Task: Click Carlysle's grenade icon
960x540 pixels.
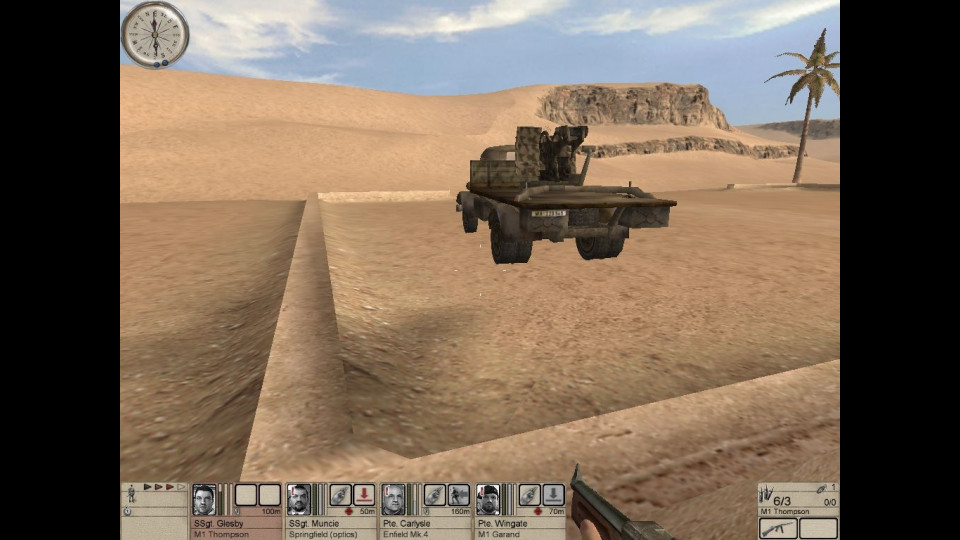Action: pos(434,495)
